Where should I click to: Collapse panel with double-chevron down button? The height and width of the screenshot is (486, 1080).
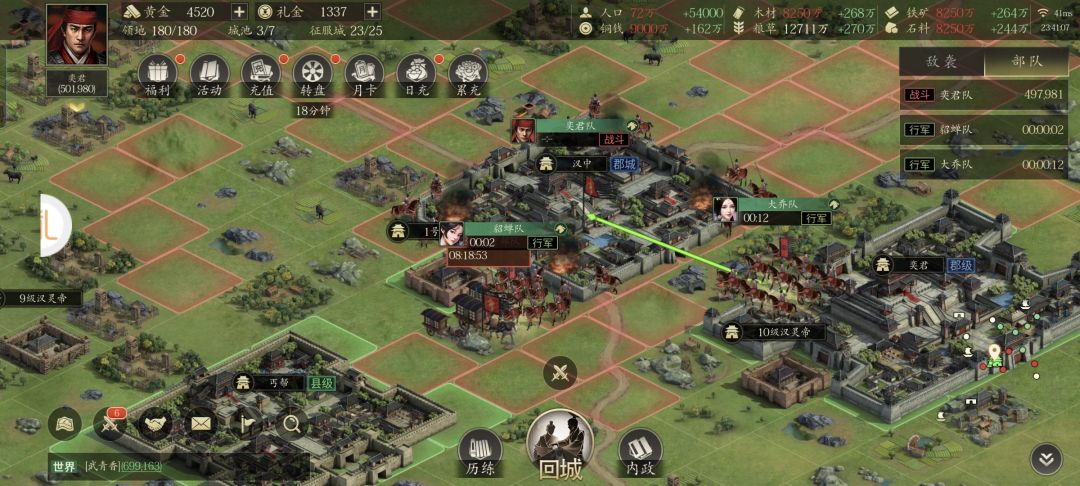point(1046,459)
